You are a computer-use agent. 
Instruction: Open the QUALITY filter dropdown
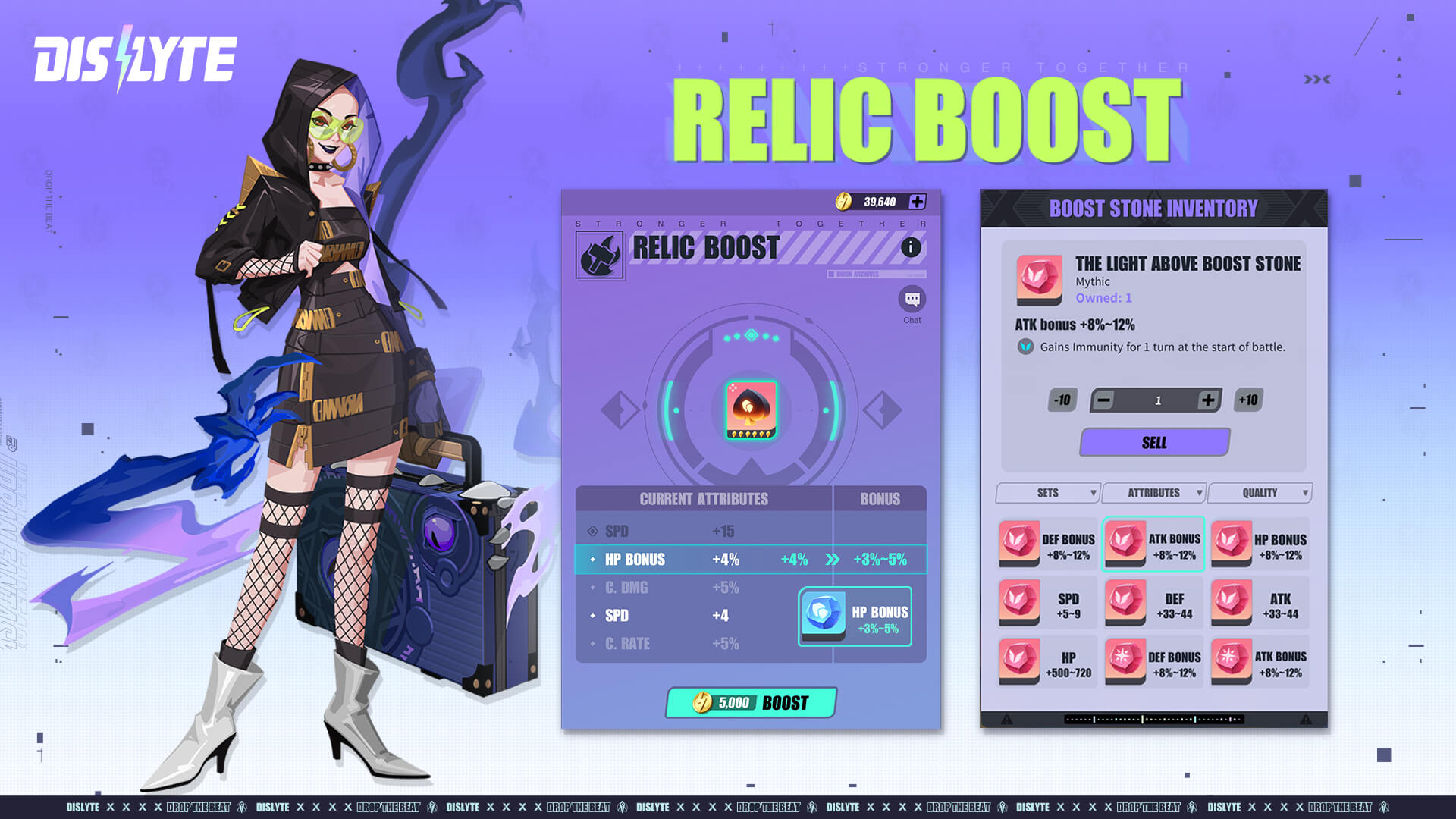[x=1259, y=492]
